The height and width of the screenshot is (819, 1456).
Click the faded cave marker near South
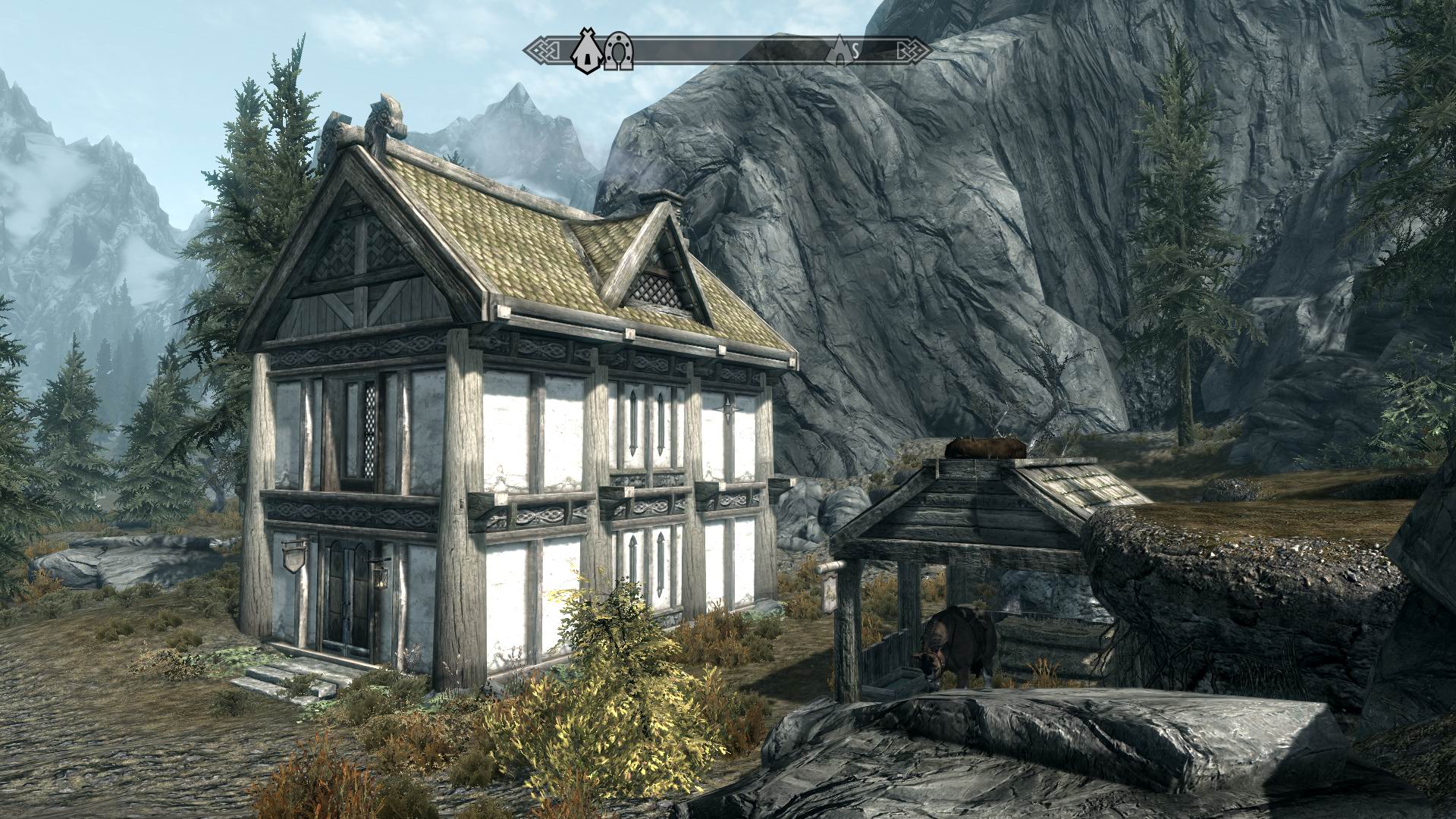click(x=840, y=50)
